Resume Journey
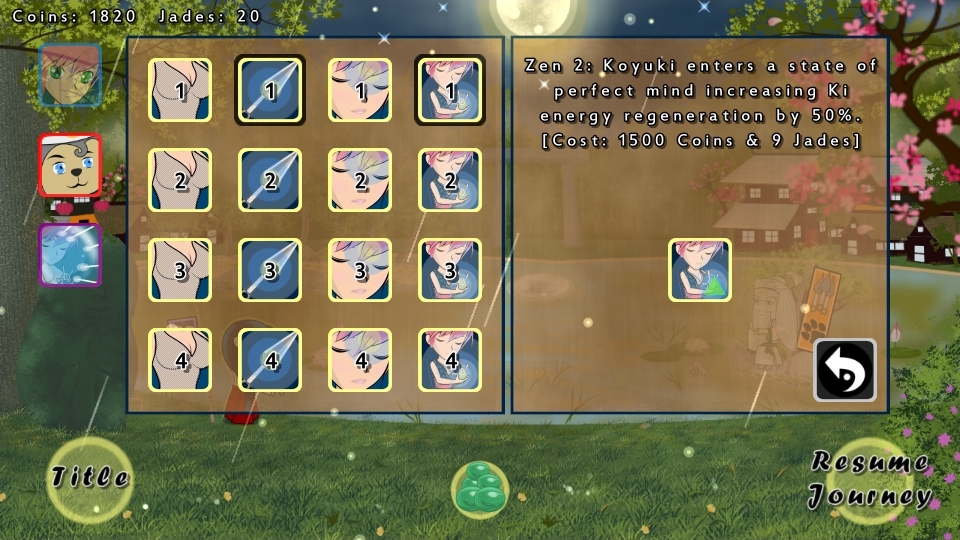Viewport: 960px width, 540px height. click(x=870, y=480)
